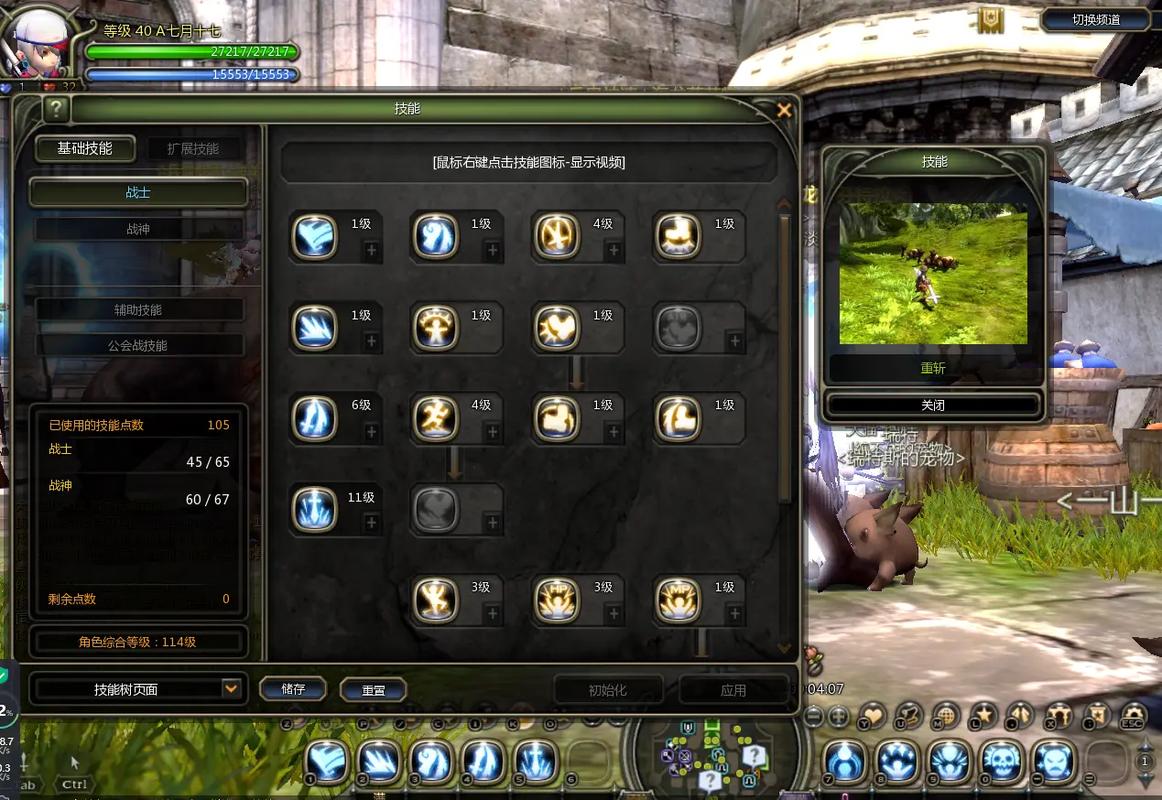Click the 储存 save button
This screenshot has height=800, width=1162.
pyautogui.click(x=293, y=689)
